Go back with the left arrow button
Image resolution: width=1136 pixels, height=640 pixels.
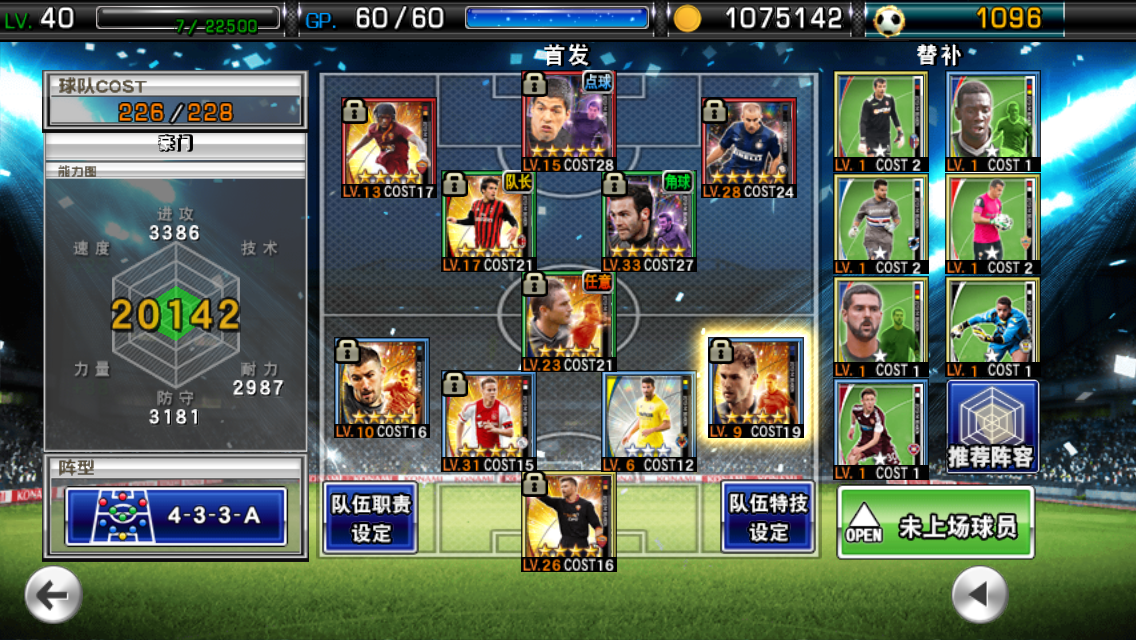(53, 595)
